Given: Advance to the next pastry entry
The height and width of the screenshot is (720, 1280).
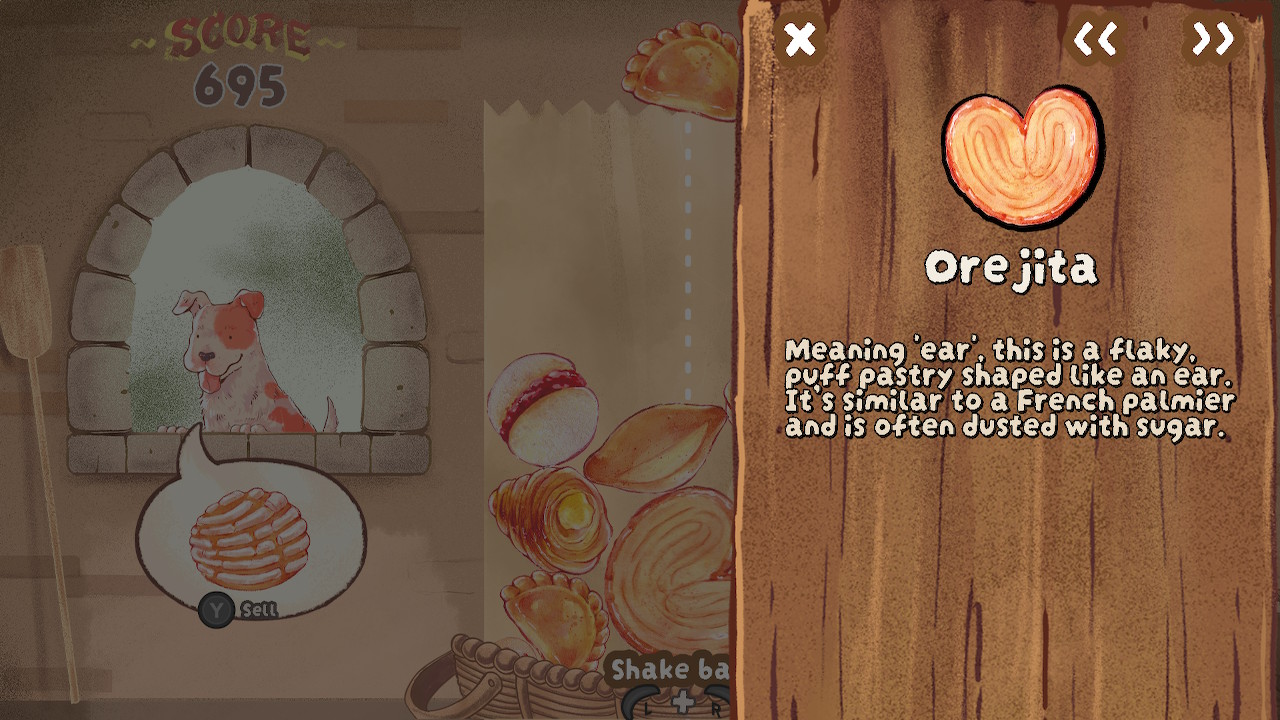Looking at the screenshot, I should pyautogui.click(x=1213, y=40).
